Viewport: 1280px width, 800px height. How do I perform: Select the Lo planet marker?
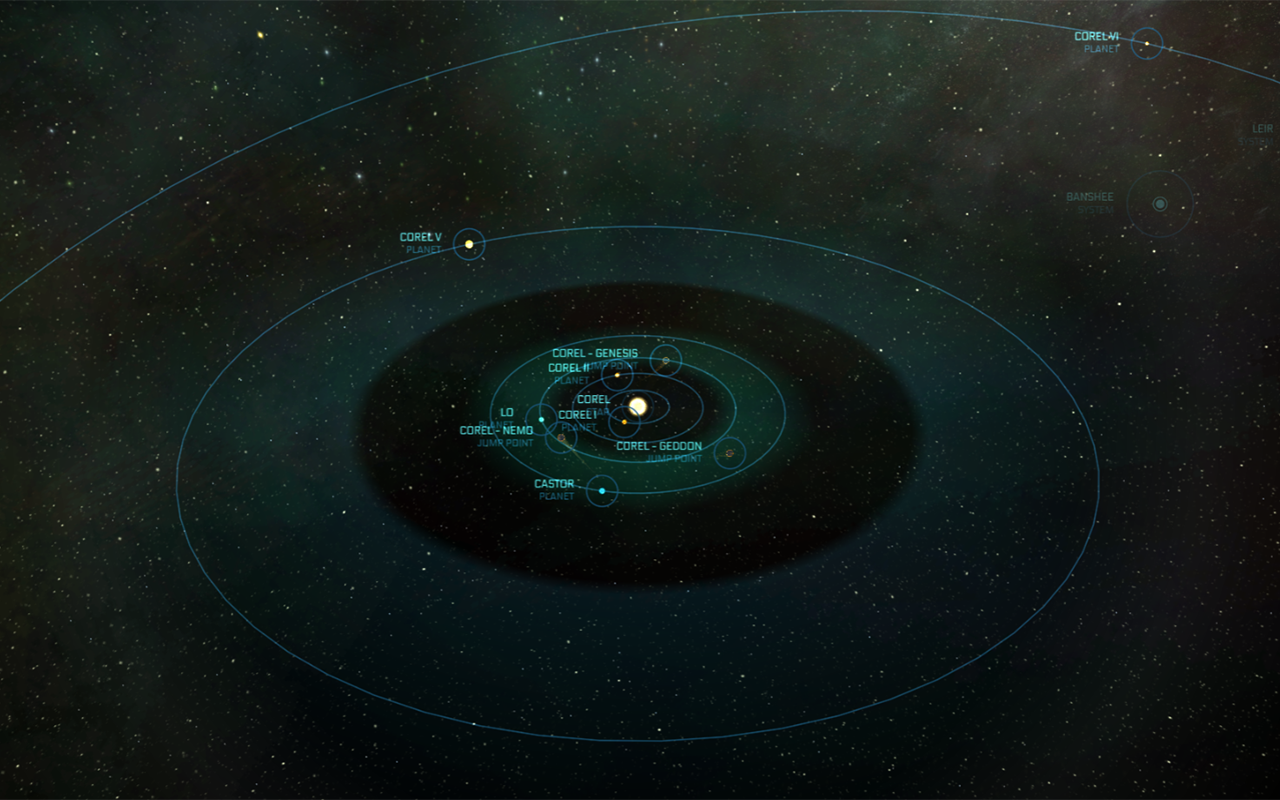point(541,419)
